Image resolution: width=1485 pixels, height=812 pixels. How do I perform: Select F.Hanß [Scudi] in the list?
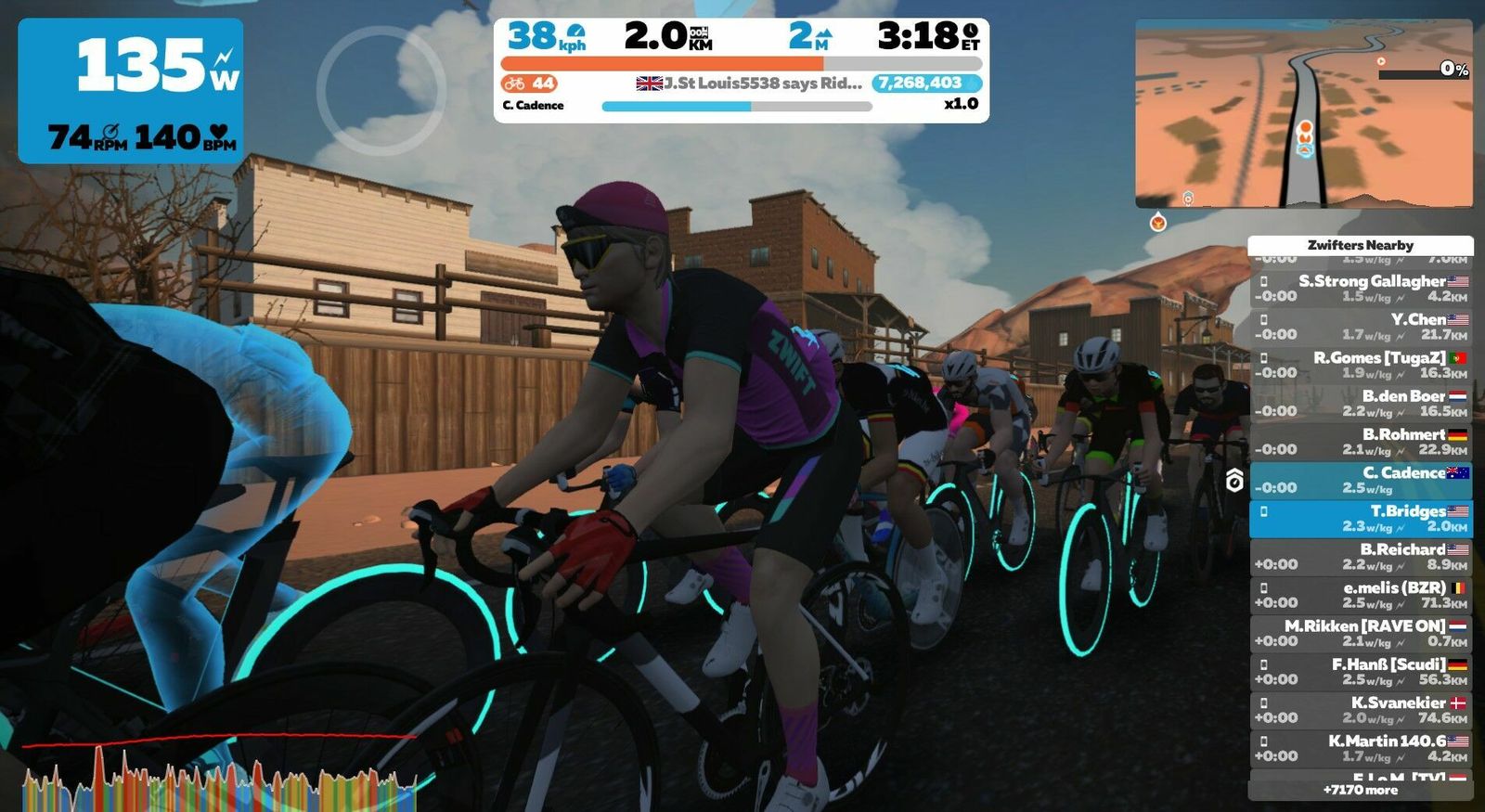(1360, 671)
